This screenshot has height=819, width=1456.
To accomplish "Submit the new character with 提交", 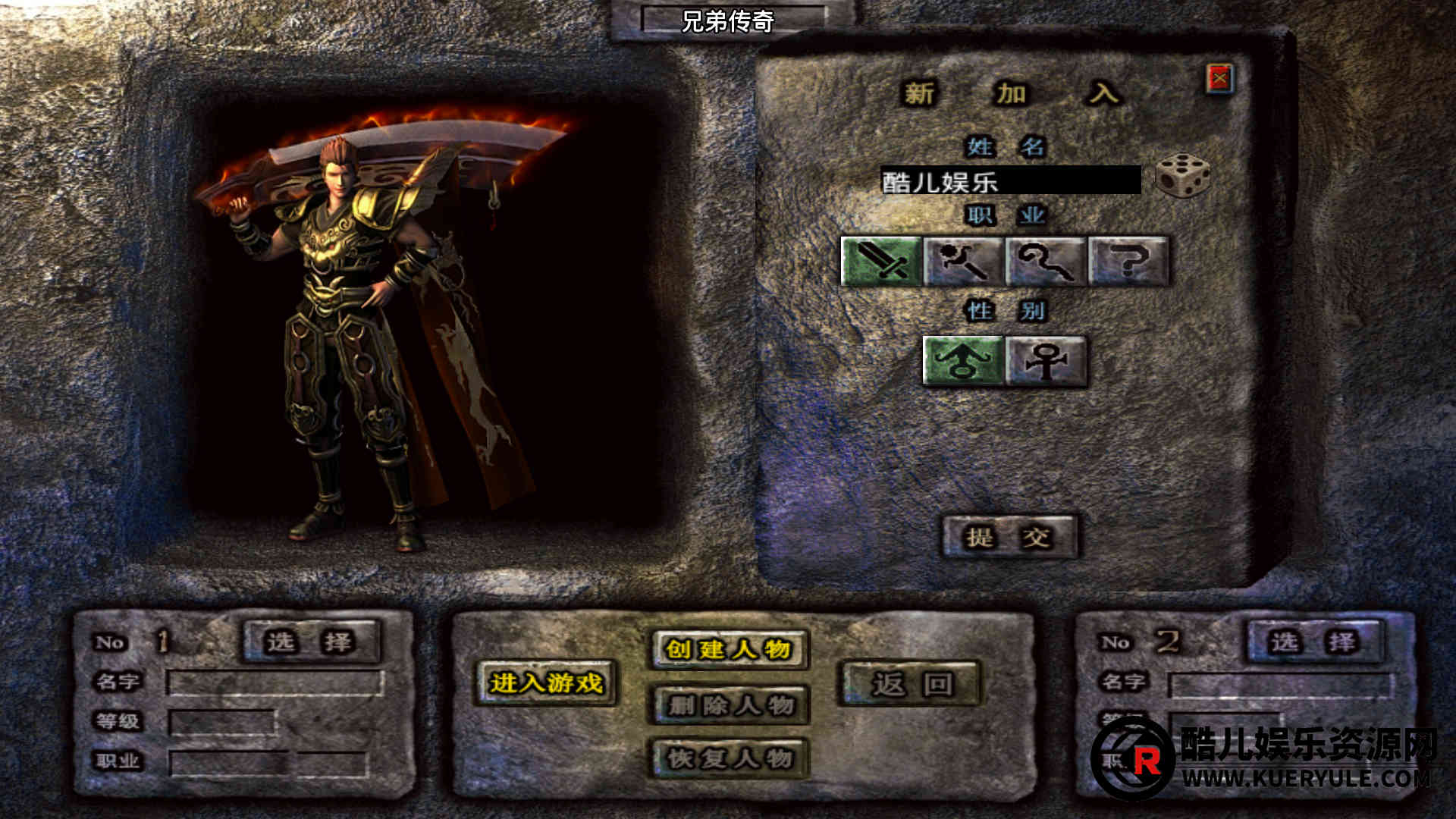I will coord(1009,538).
